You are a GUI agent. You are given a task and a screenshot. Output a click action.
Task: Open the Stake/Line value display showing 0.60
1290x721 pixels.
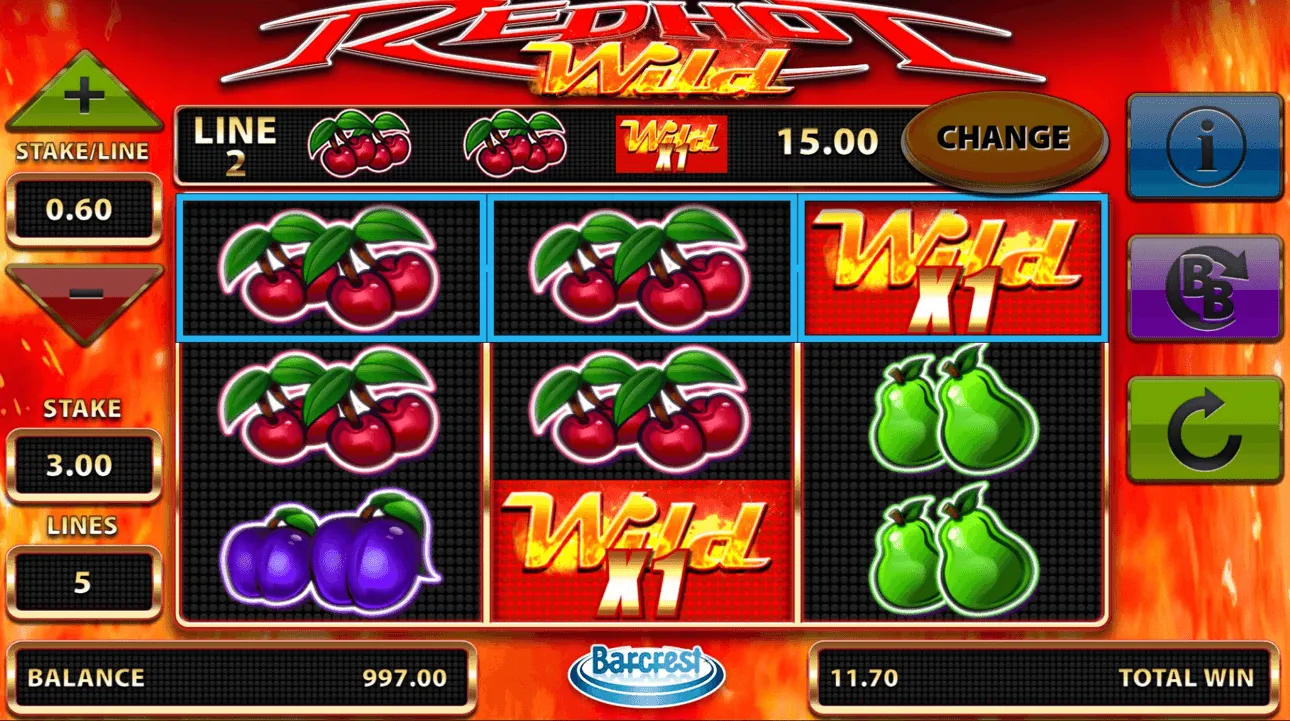coord(85,210)
